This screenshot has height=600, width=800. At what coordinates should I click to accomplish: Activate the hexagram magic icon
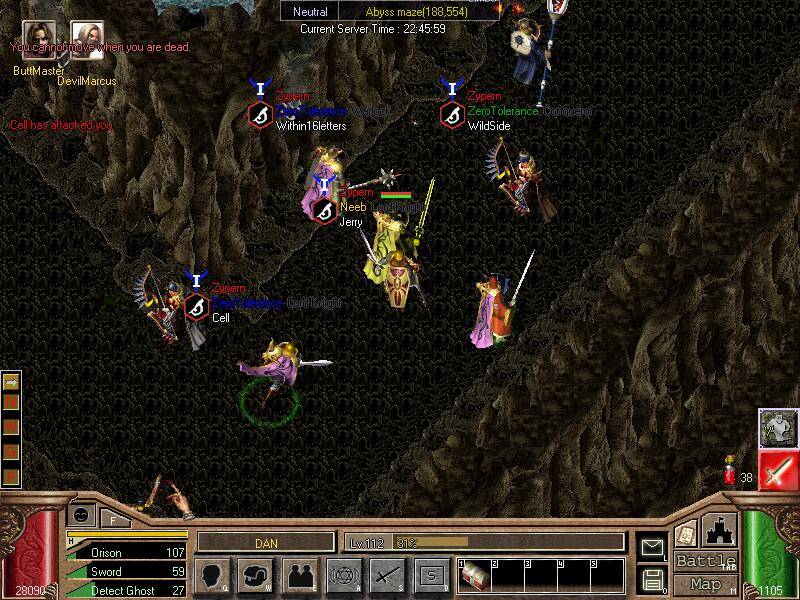(343, 575)
